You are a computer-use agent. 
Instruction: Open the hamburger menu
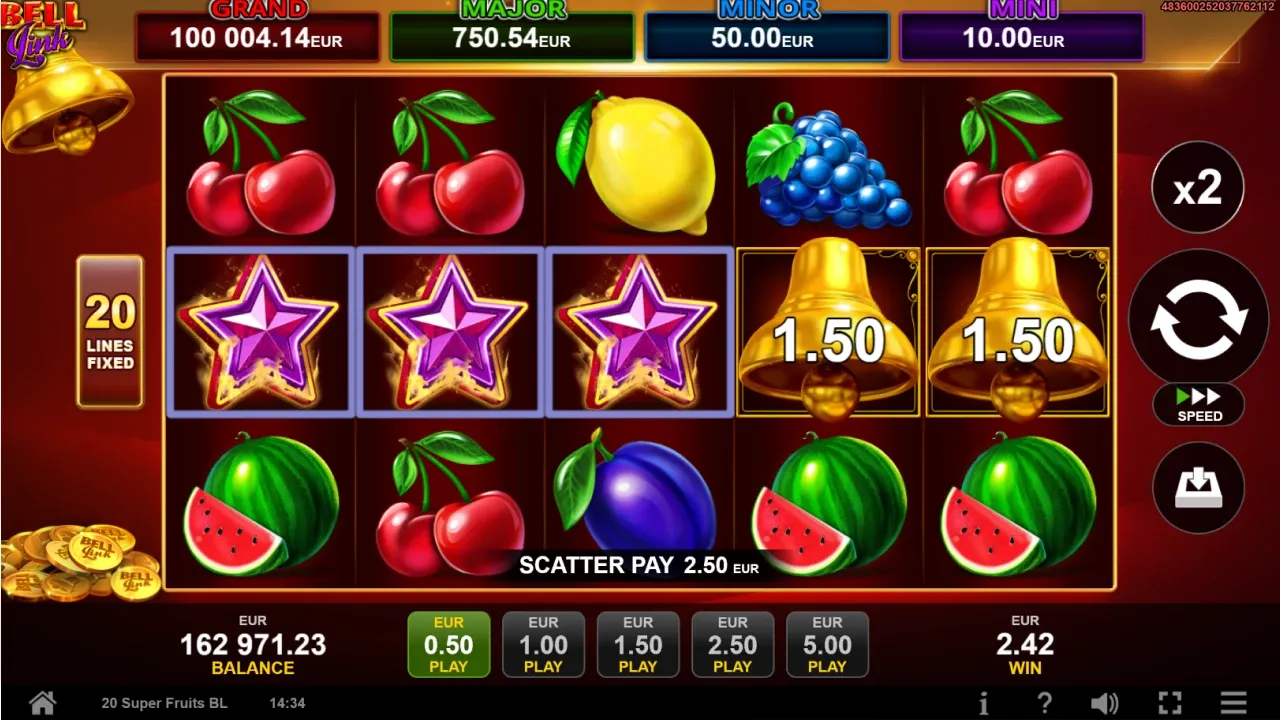tap(1236, 703)
